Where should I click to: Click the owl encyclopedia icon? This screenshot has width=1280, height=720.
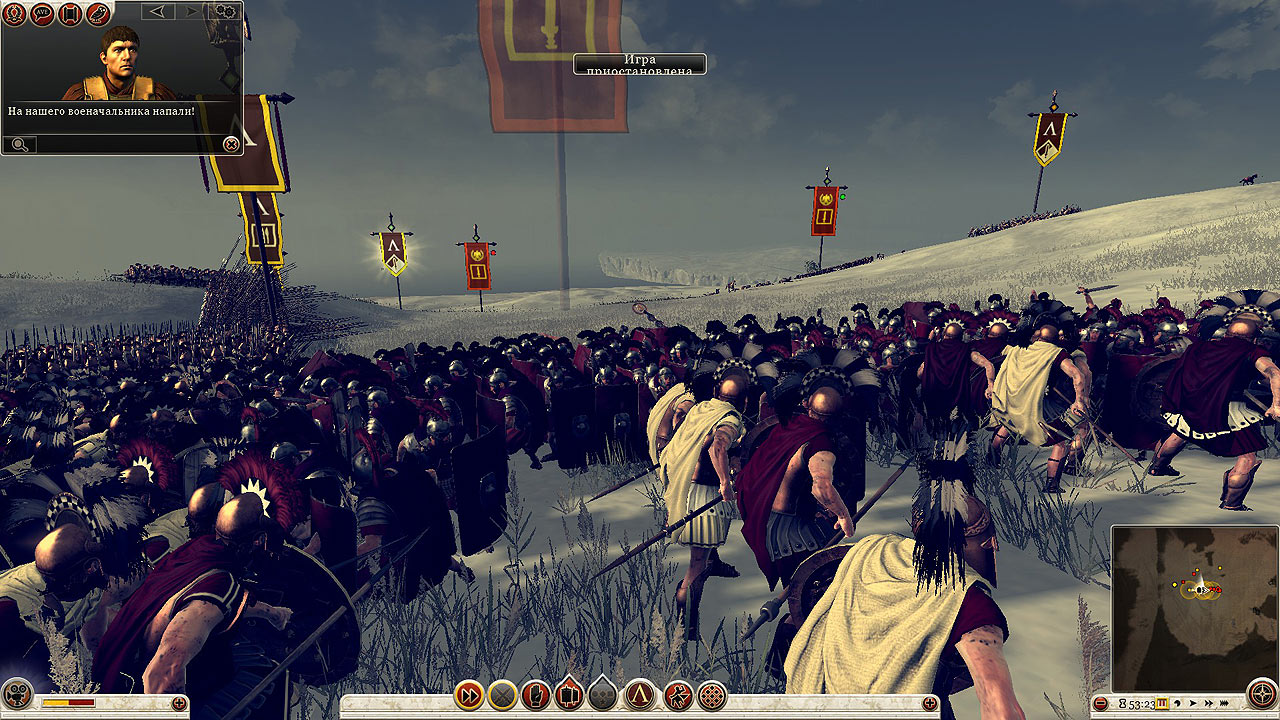(98, 14)
